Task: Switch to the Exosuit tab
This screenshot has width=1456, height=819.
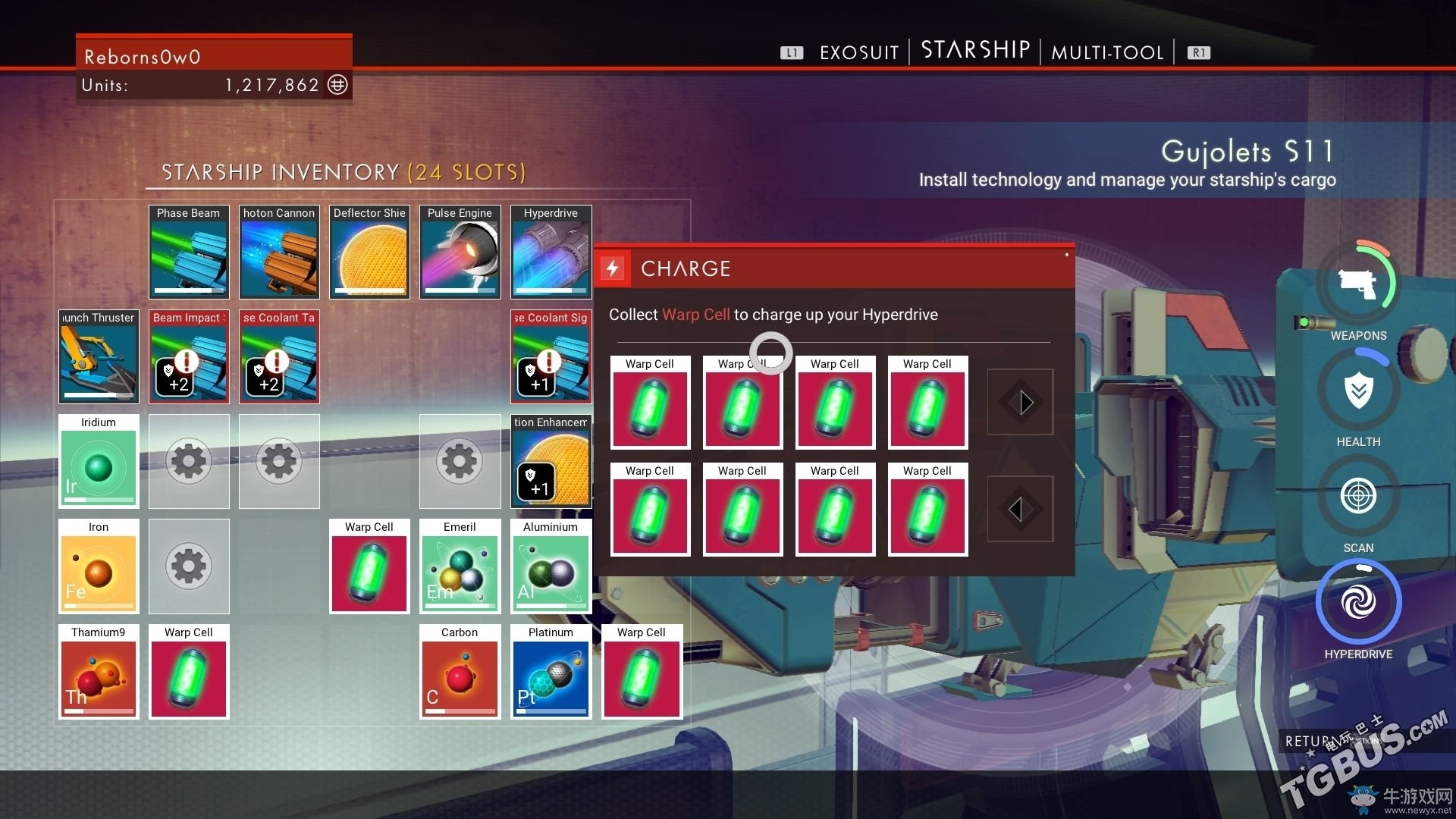Action: [858, 52]
